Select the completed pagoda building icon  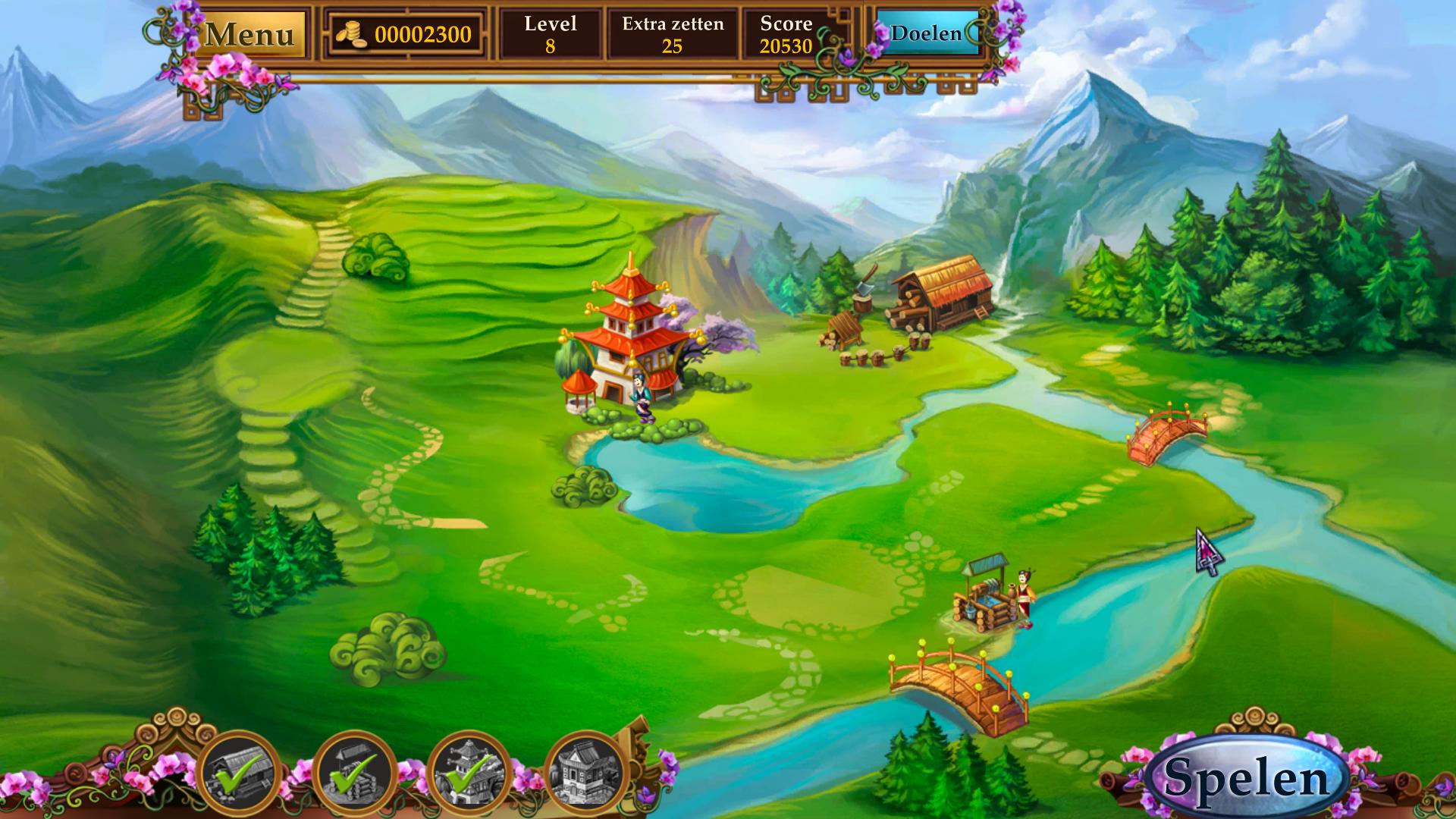click(469, 770)
